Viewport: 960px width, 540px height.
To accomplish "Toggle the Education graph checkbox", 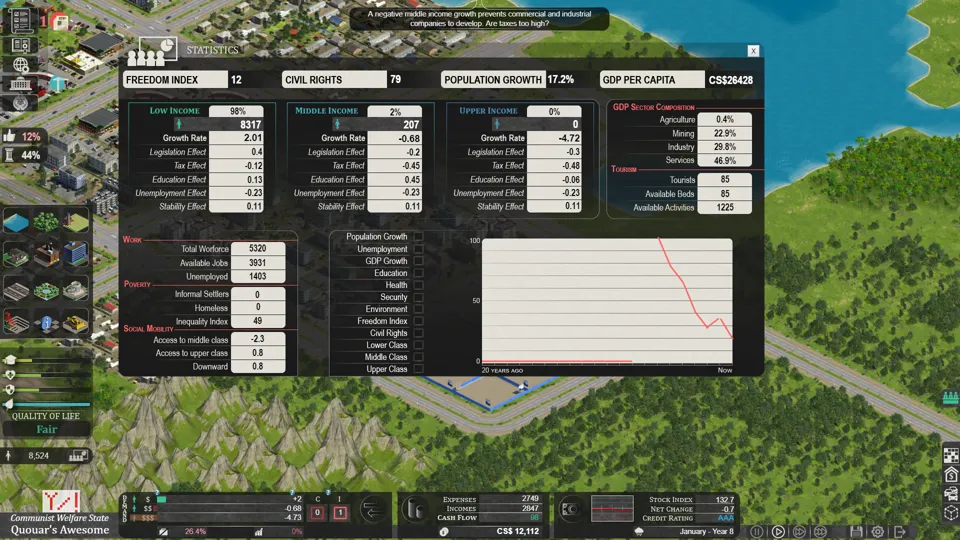I will (x=418, y=273).
